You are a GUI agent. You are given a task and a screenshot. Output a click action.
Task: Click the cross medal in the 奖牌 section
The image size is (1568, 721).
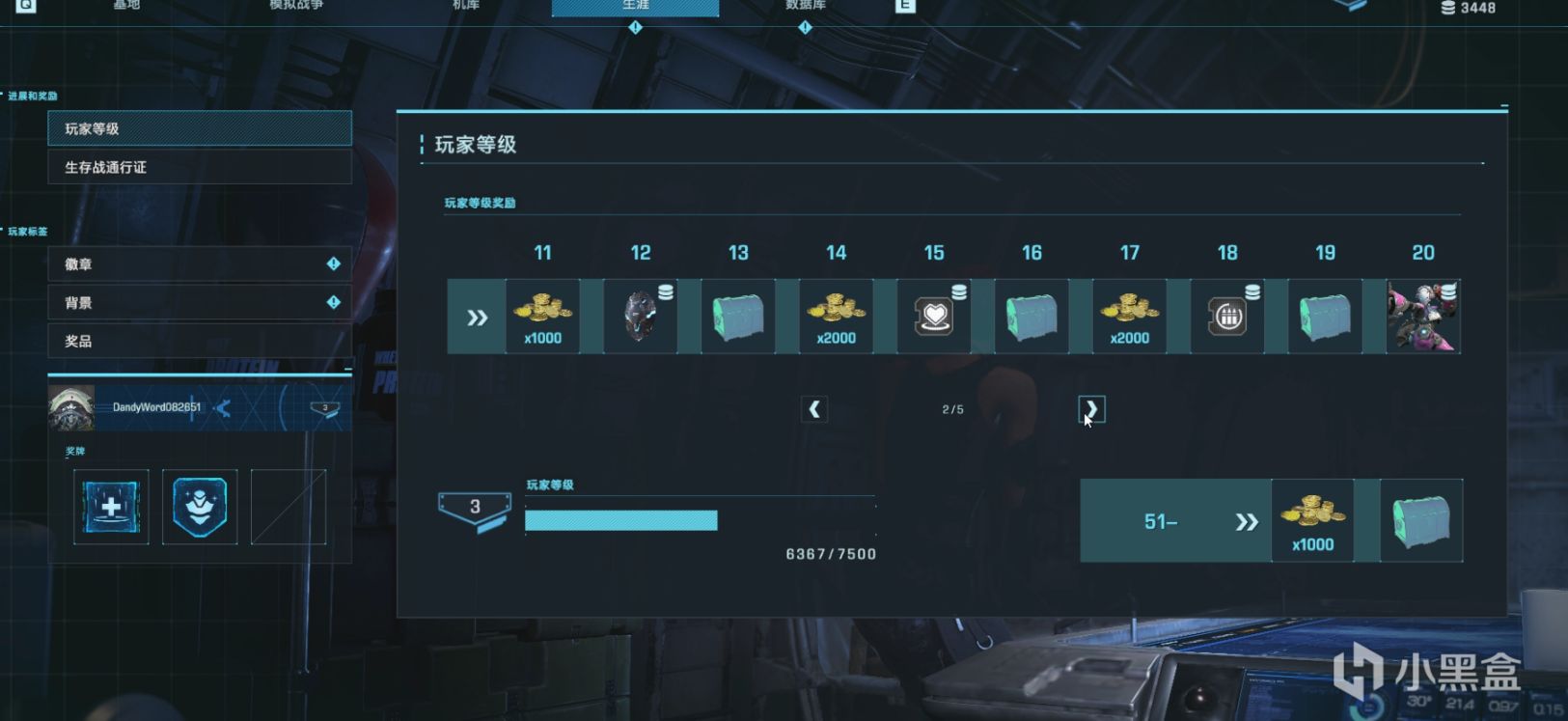(x=110, y=507)
